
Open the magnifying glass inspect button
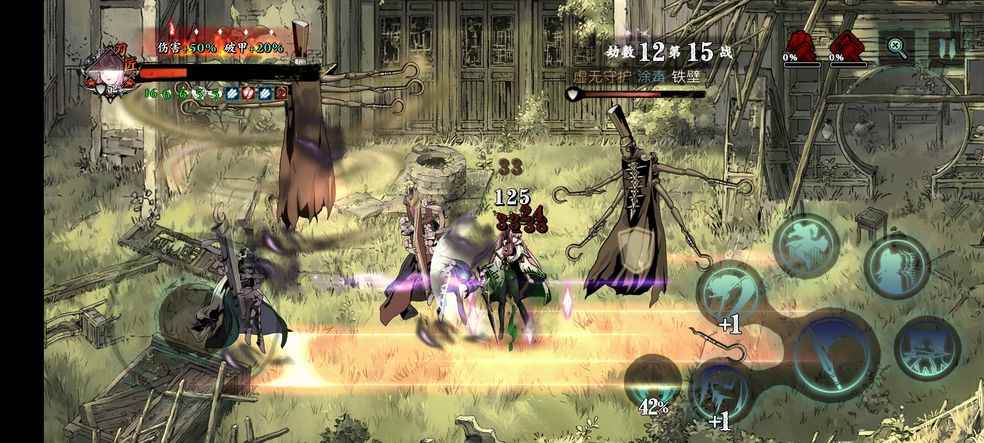point(896,46)
